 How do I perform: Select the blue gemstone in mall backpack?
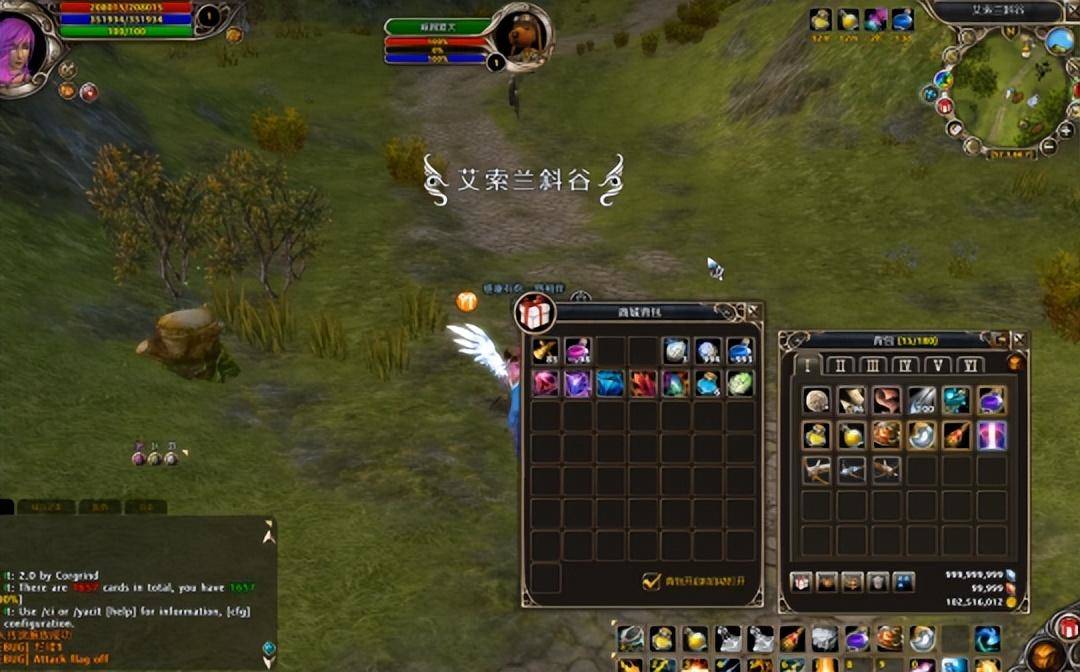(610, 383)
